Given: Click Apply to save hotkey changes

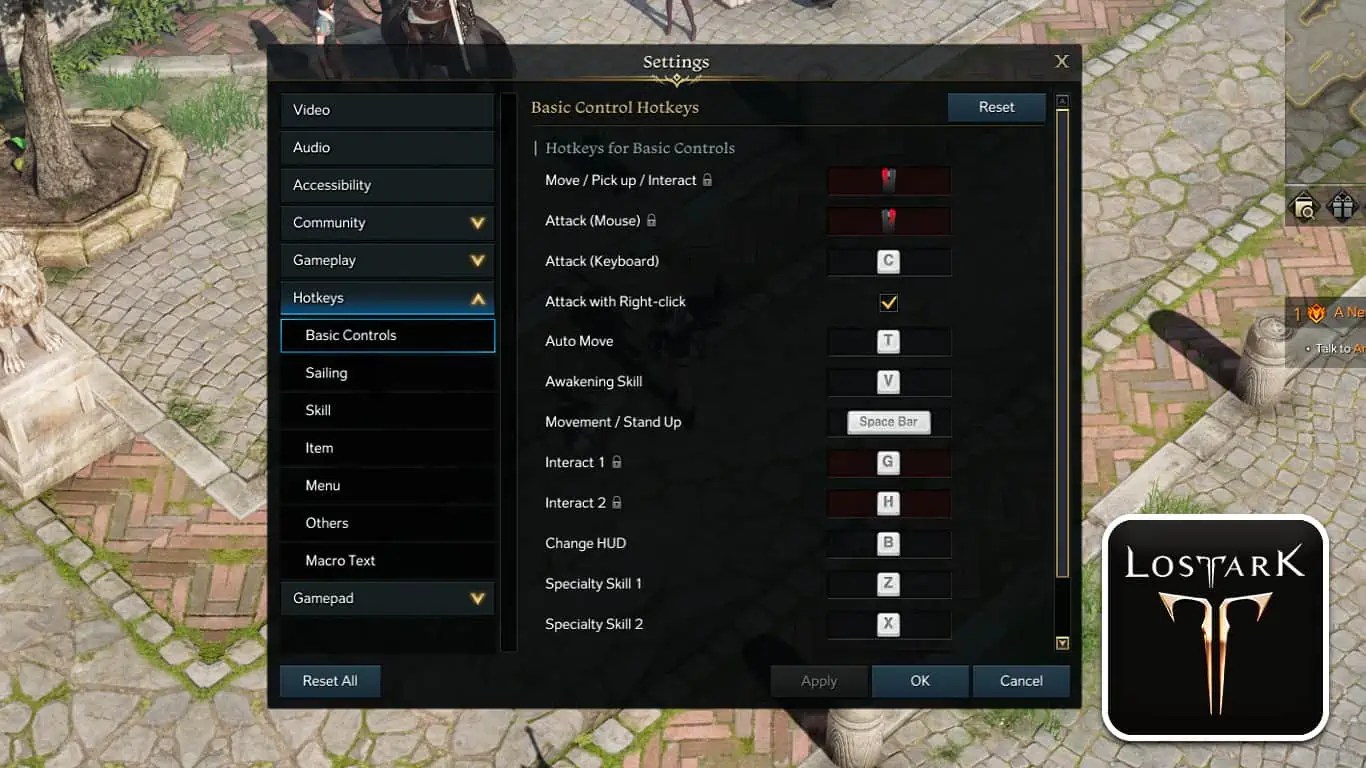Looking at the screenshot, I should [x=818, y=680].
